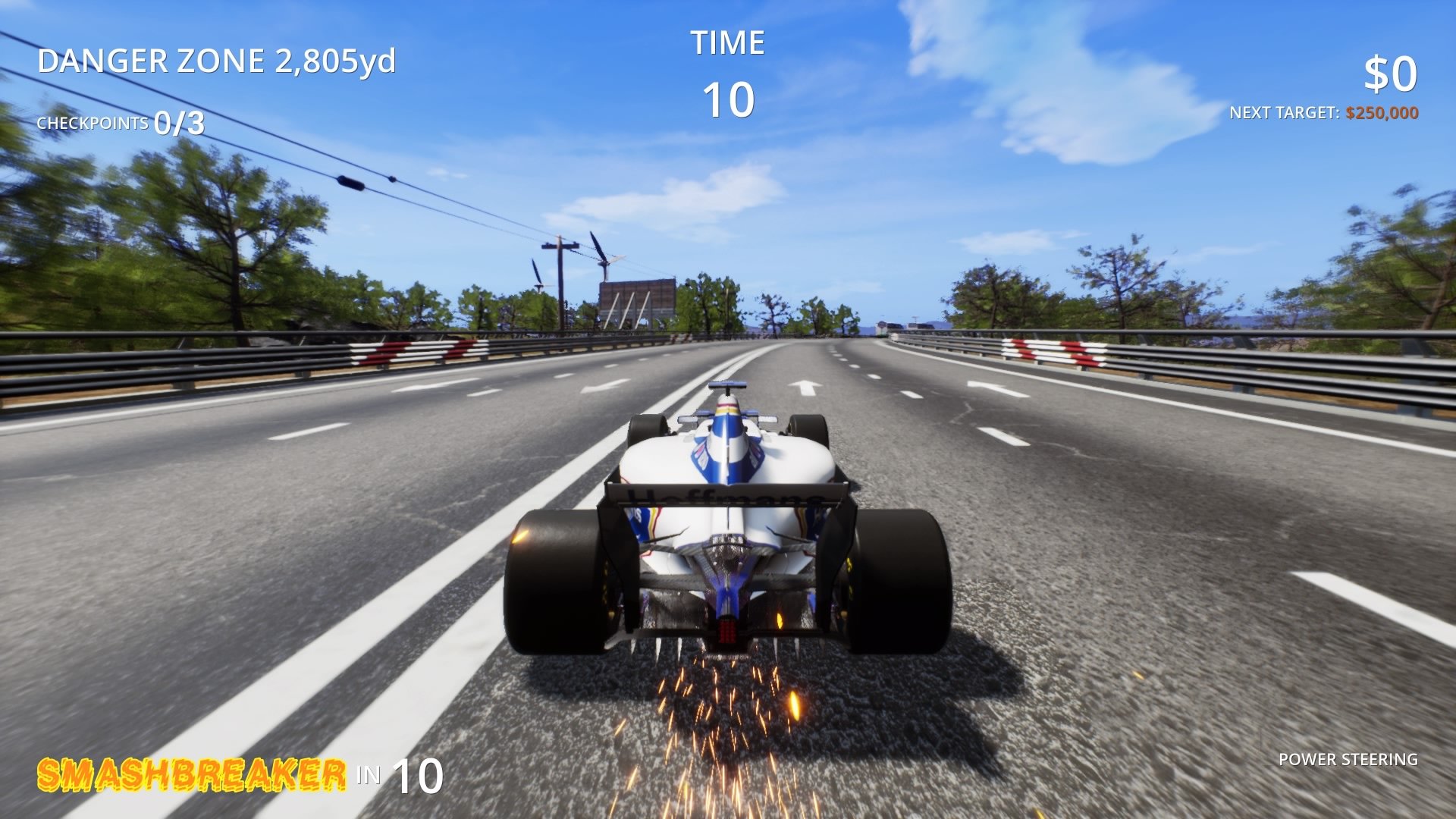Click the white Formula One race car

(728, 531)
